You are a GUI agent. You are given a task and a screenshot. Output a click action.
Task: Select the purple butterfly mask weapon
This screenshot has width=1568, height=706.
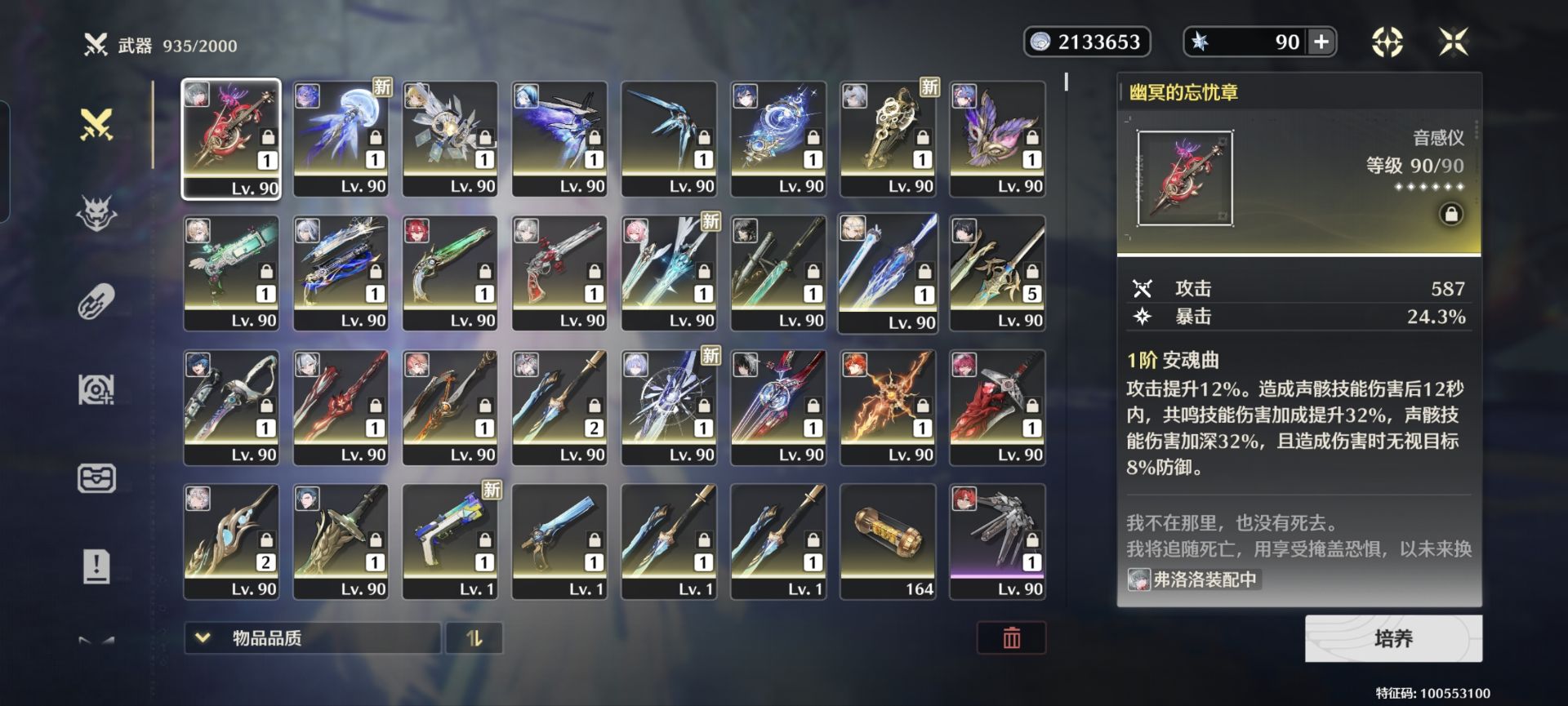(x=997, y=139)
